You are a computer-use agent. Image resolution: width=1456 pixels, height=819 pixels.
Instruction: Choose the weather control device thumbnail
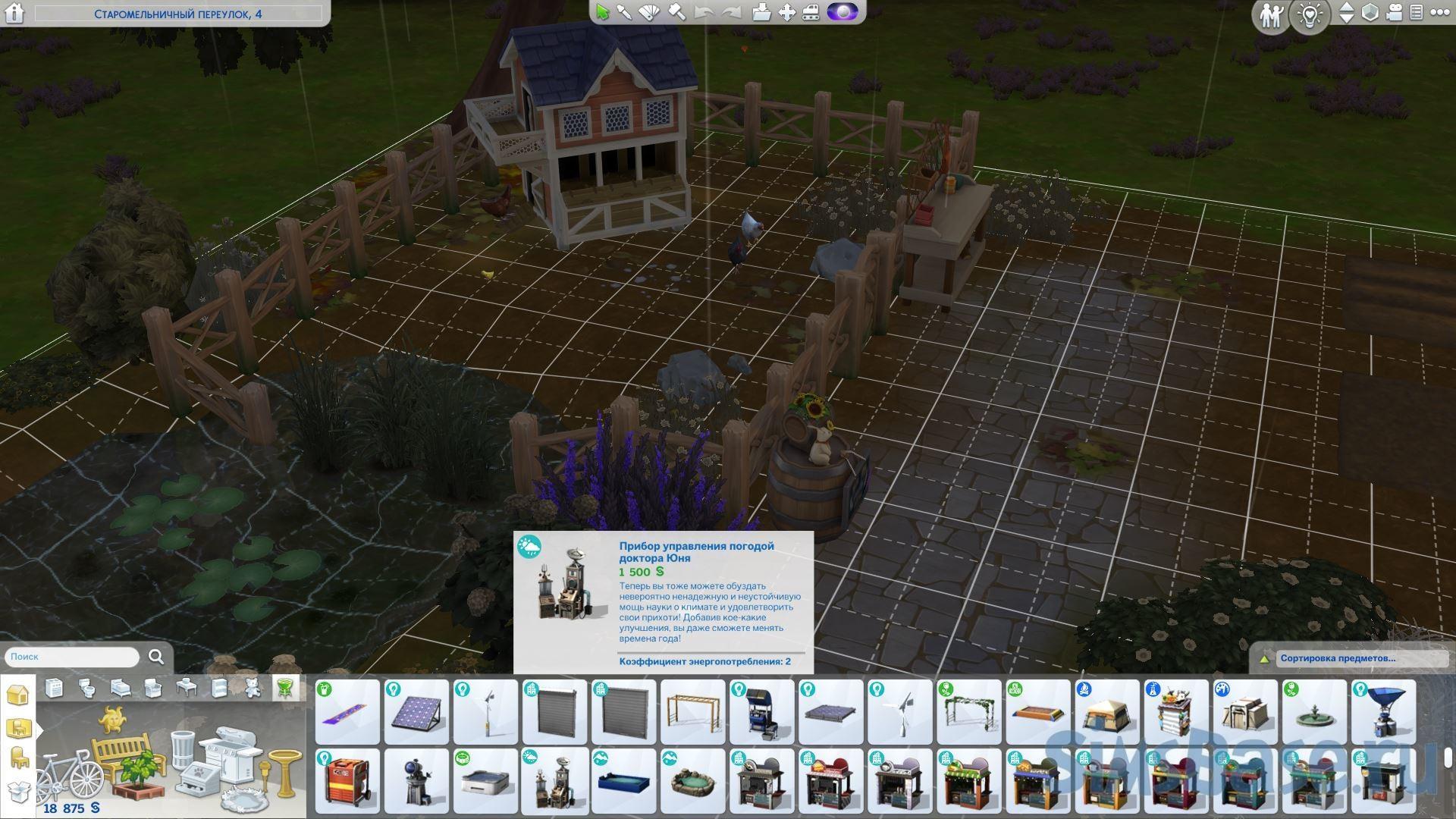click(554, 781)
